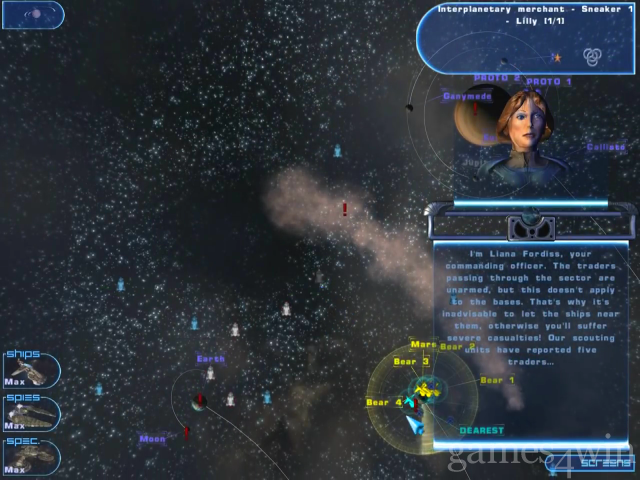Open the ships build panel

(30, 370)
